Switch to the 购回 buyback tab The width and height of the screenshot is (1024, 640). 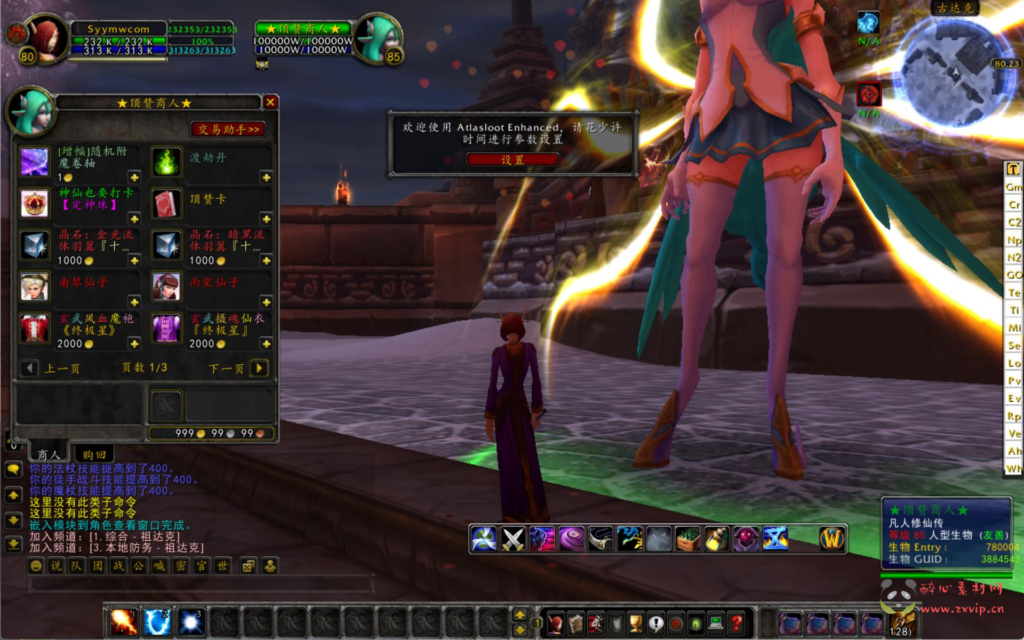[x=95, y=453]
